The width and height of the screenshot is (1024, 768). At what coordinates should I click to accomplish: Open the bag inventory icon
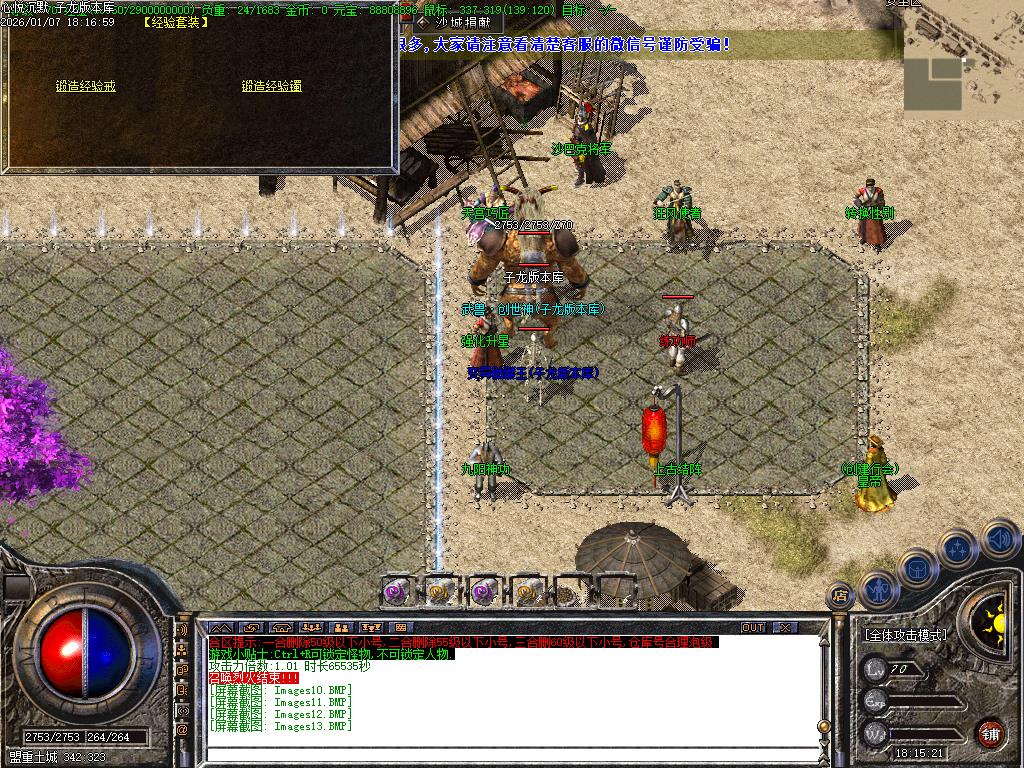click(x=917, y=569)
